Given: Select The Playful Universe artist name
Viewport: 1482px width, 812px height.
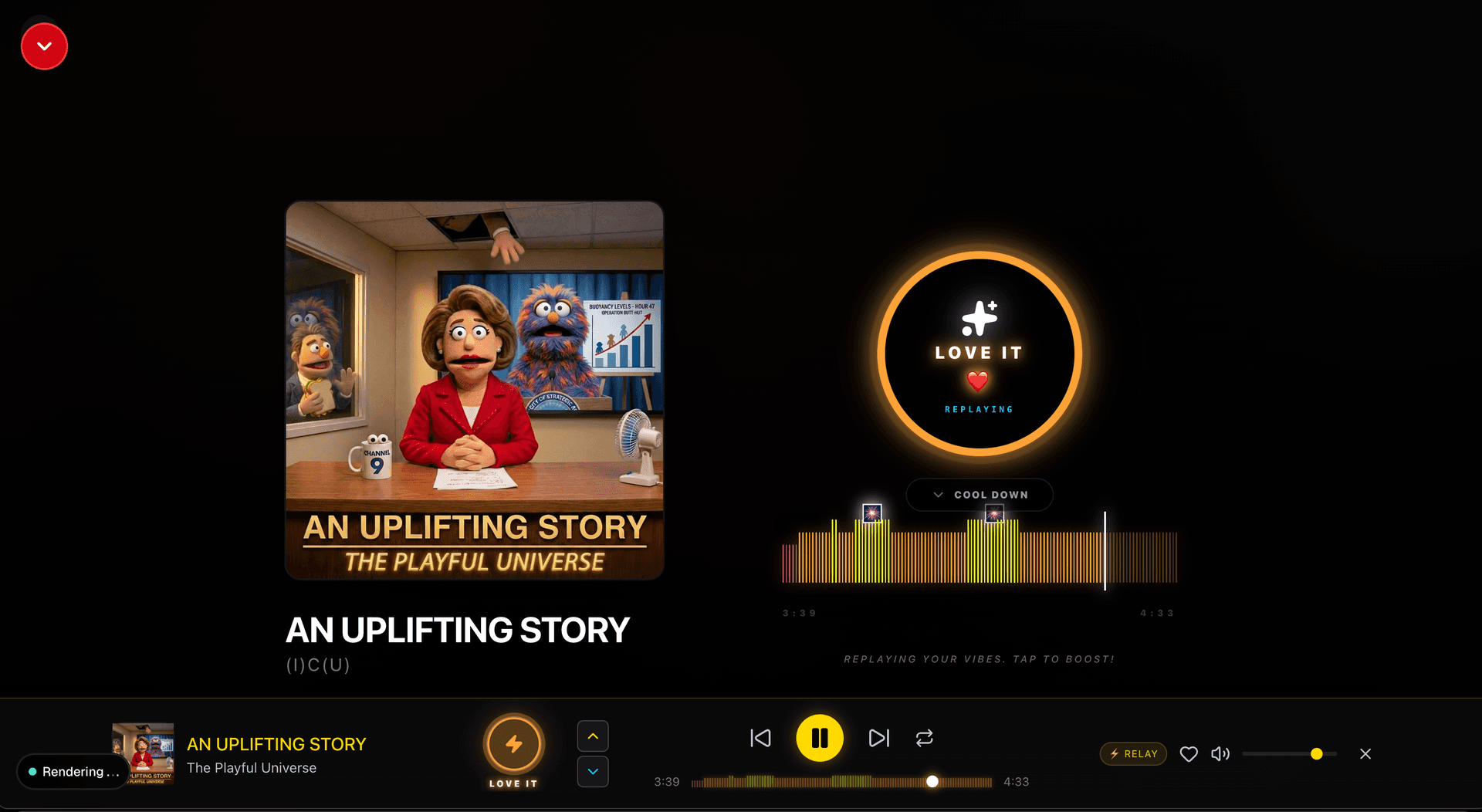Looking at the screenshot, I should (252, 768).
